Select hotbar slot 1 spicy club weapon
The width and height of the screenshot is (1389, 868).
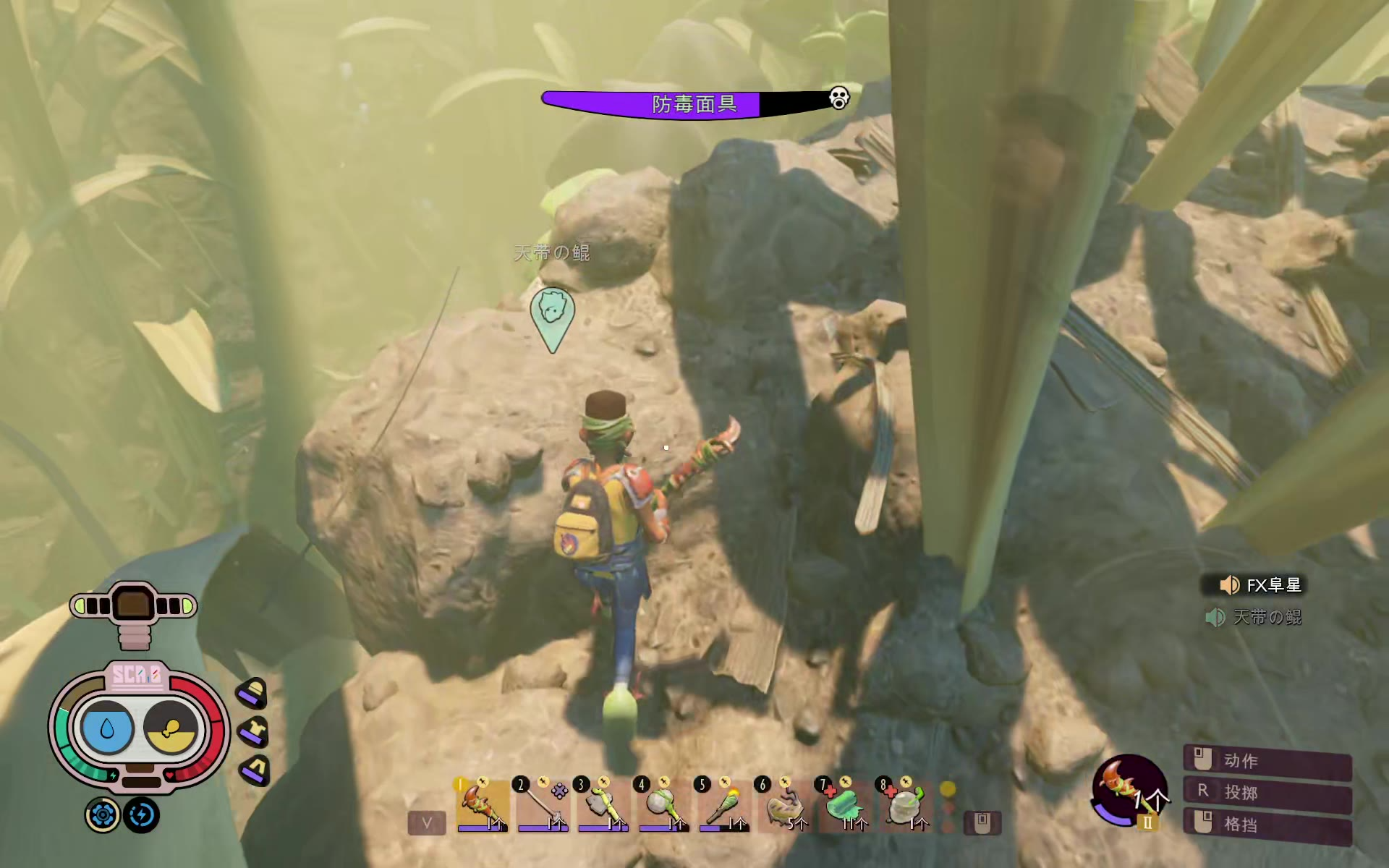(x=482, y=804)
